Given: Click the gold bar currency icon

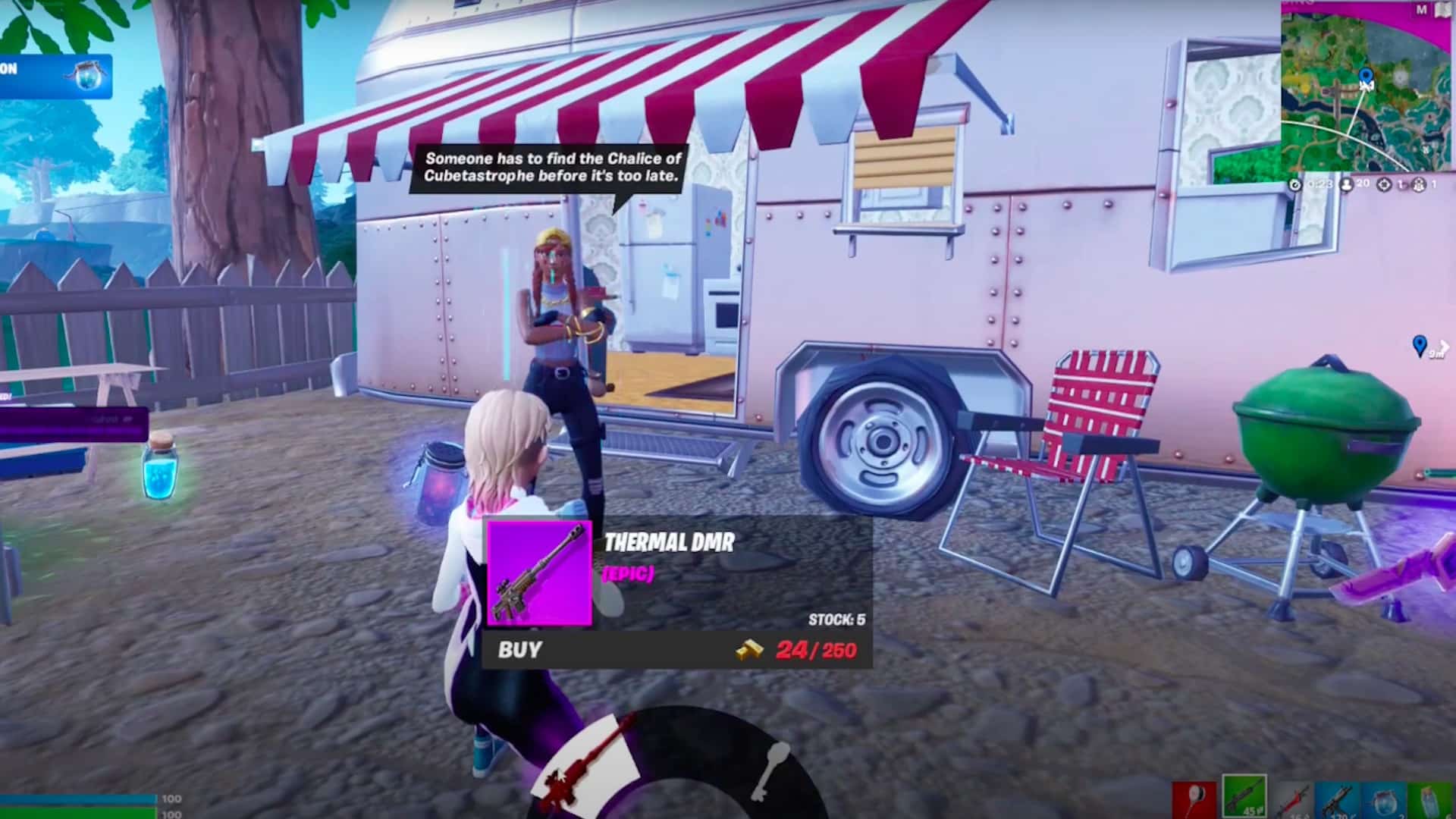Looking at the screenshot, I should (748, 651).
